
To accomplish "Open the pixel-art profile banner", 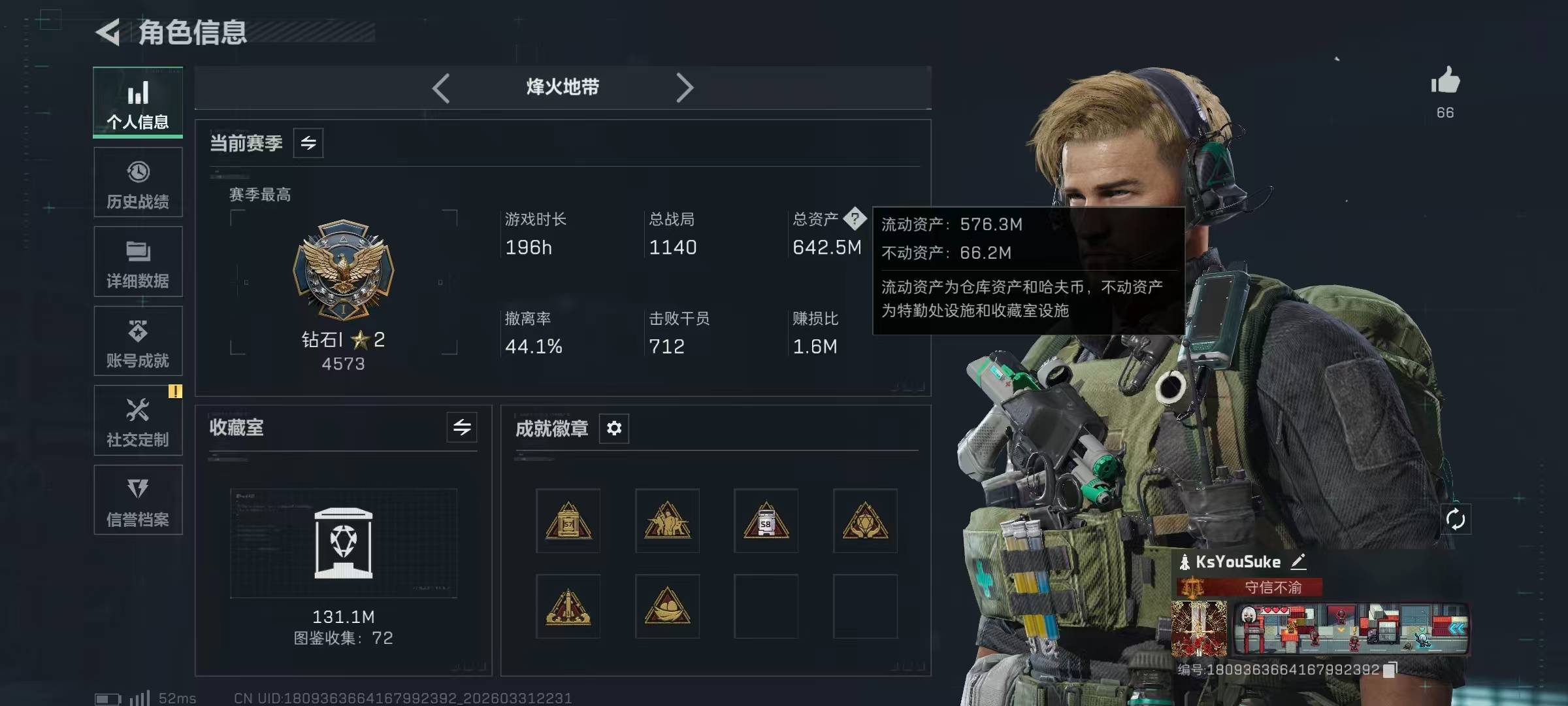I will click(1351, 629).
